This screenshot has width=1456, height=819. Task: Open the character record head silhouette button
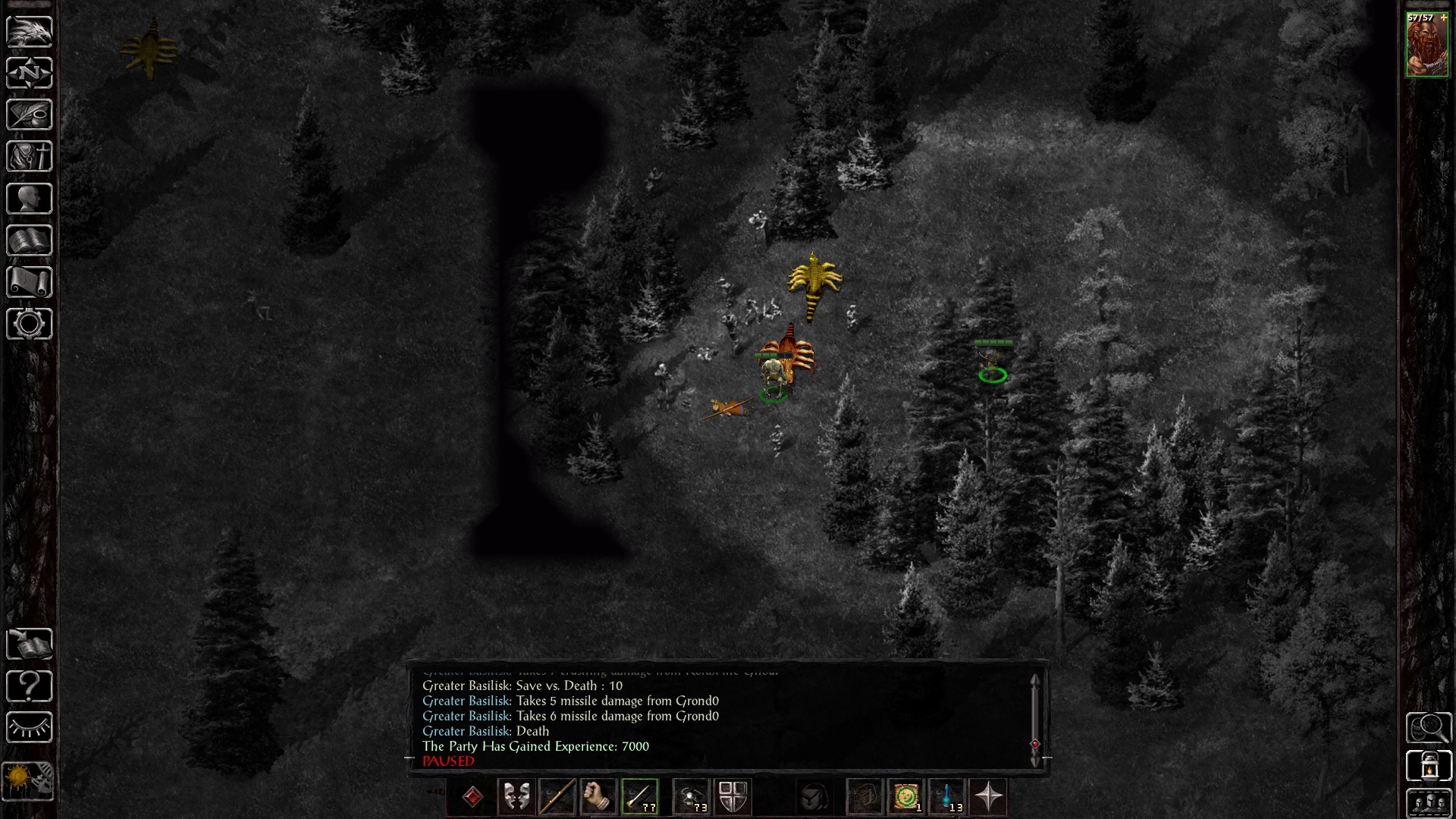30,199
